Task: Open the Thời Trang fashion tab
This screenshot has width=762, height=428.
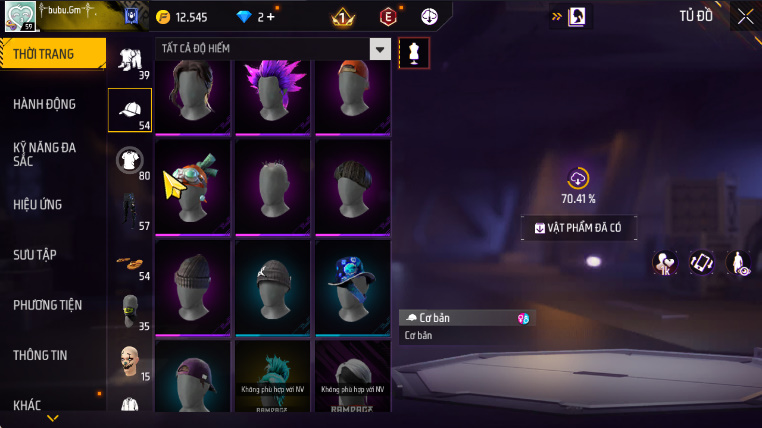Action: (52, 54)
